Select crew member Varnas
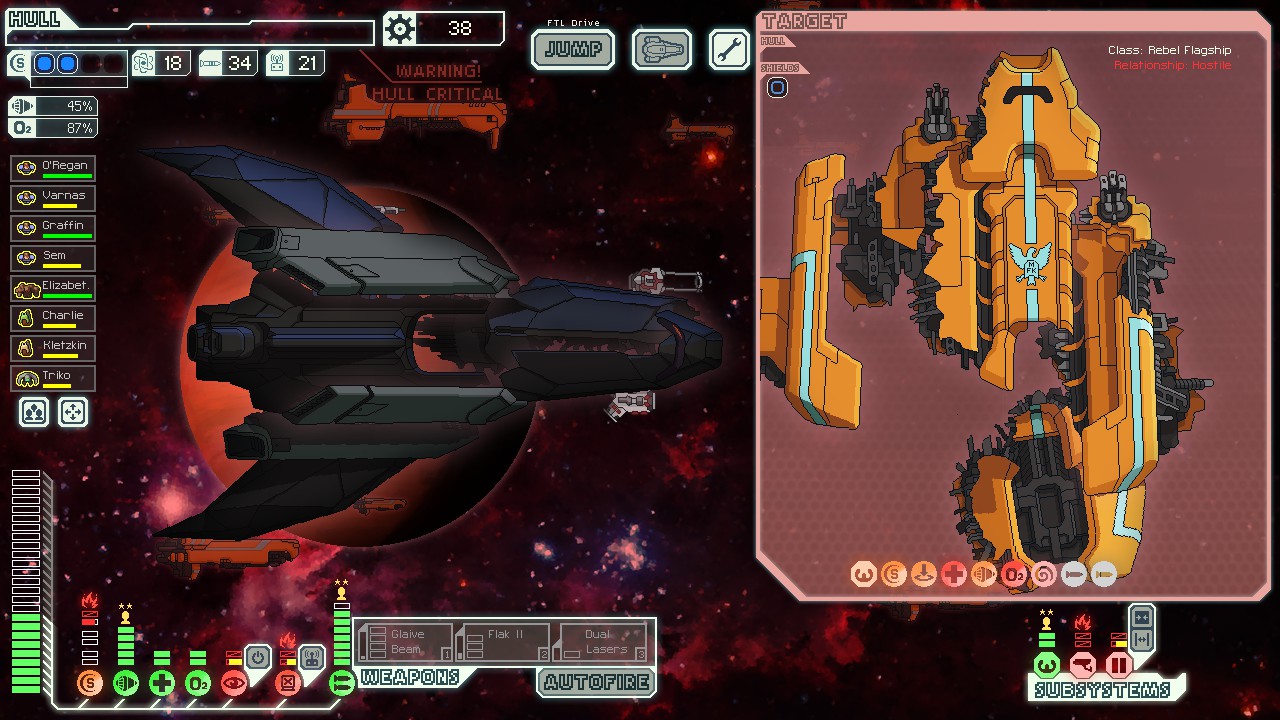The height and width of the screenshot is (720, 1280). tap(53, 198)
